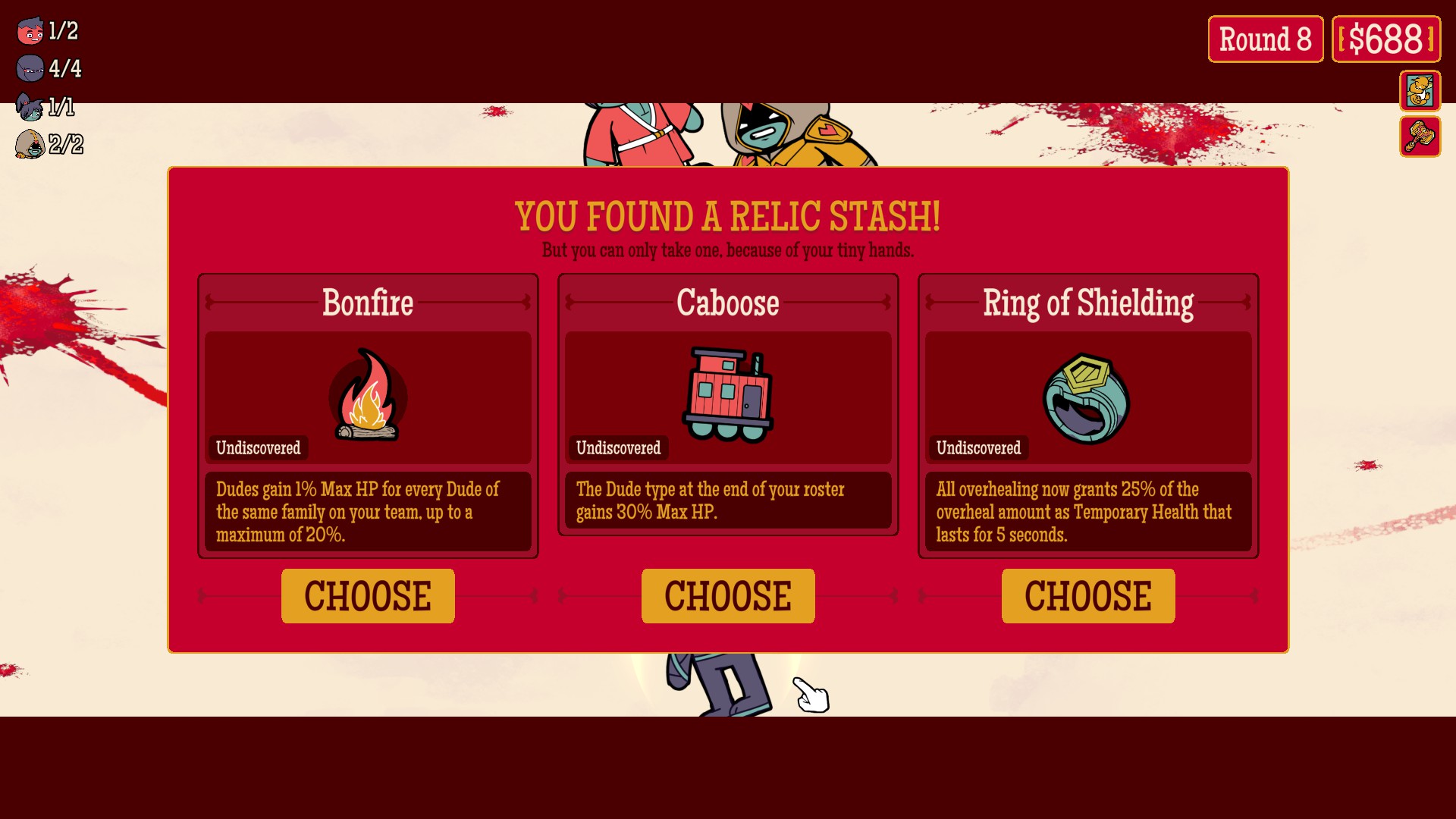
Task: Select the Undiscovered tag on the Bonfire card
Action: (258, 447)
